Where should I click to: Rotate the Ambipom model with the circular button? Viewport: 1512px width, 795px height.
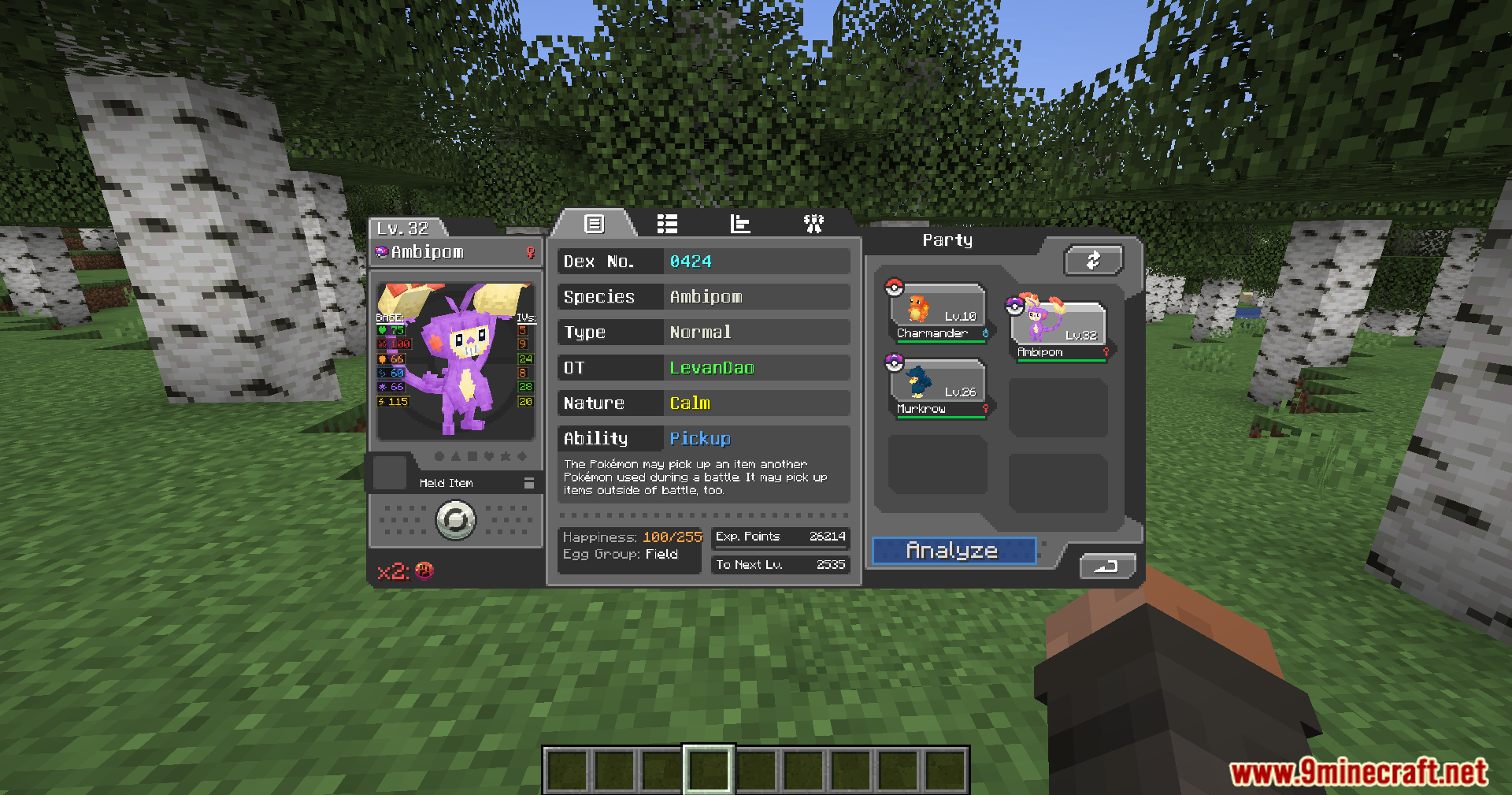(x=456, y=520)
